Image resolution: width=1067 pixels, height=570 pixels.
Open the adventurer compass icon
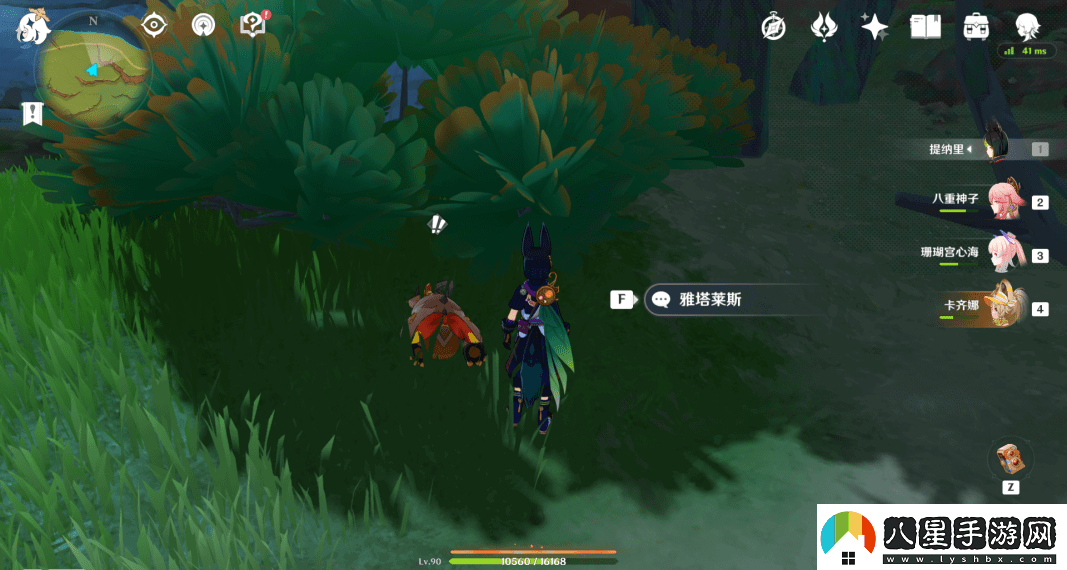pyautogui.click(x=773, y=27)
